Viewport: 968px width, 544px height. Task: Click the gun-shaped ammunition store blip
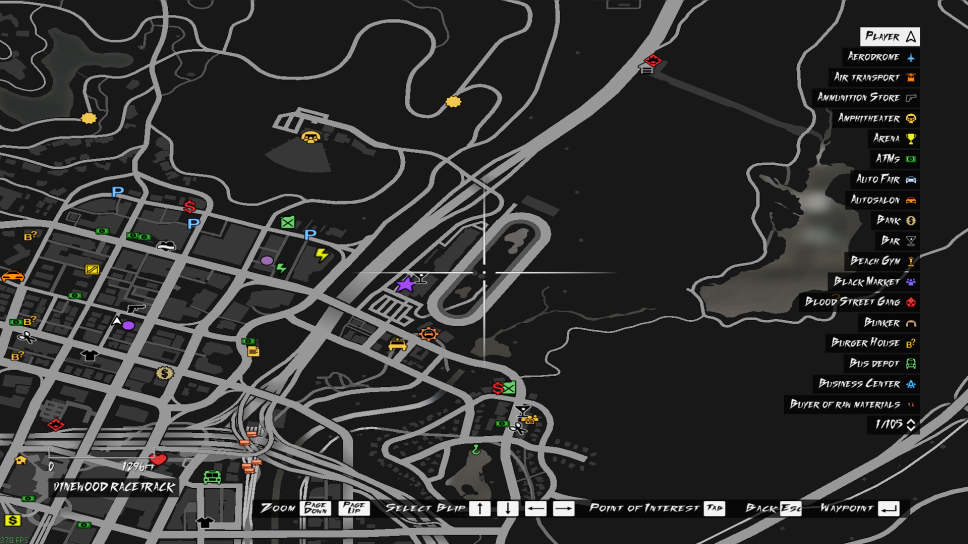[x=135, y=309]
